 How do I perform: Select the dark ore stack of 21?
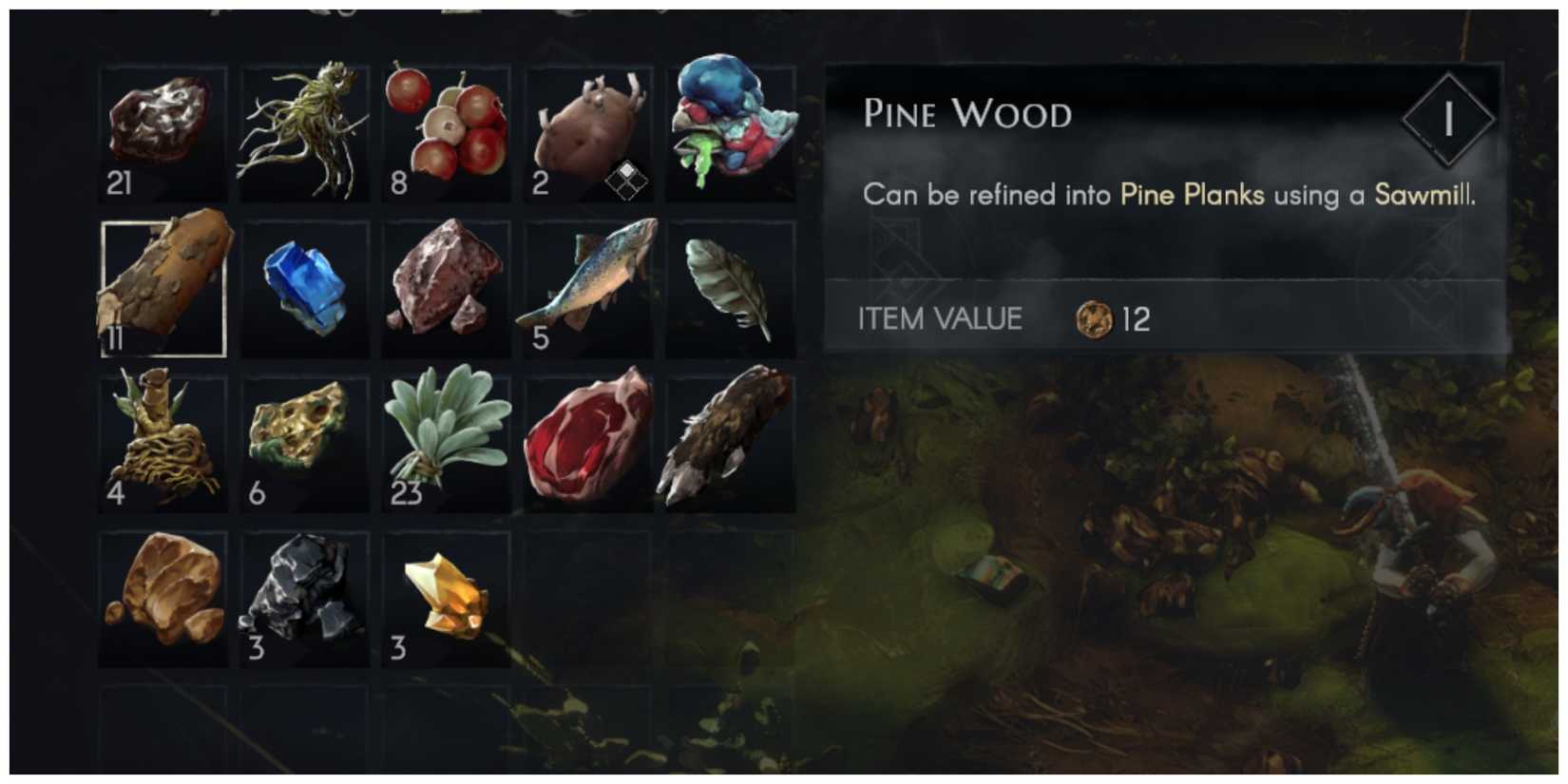tap(162, 131)
